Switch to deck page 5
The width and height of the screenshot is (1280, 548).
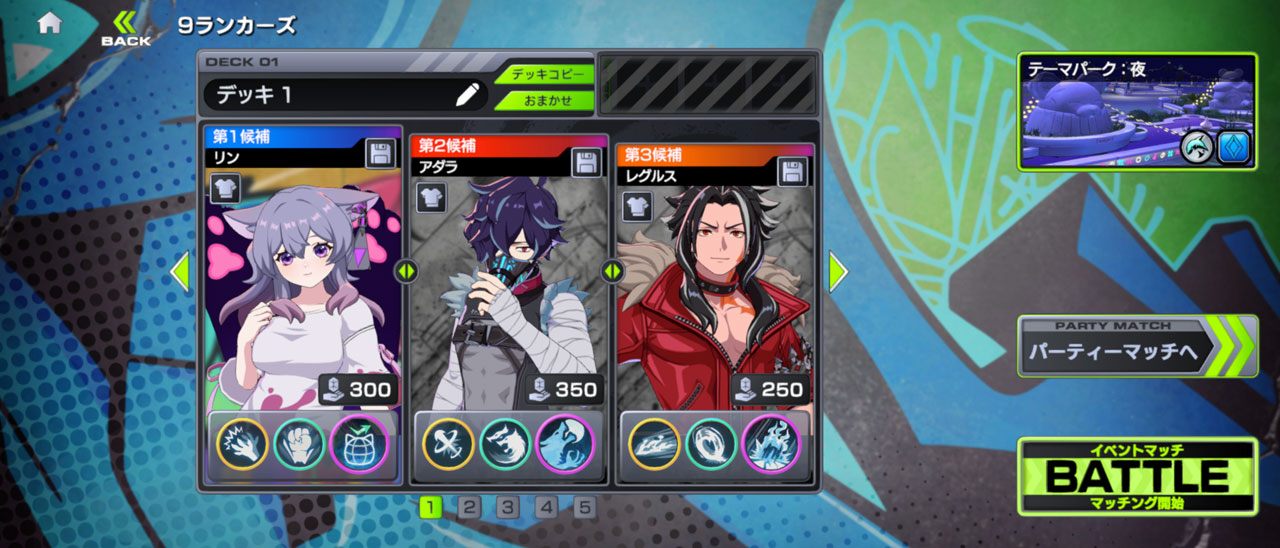tap(584, 507)
